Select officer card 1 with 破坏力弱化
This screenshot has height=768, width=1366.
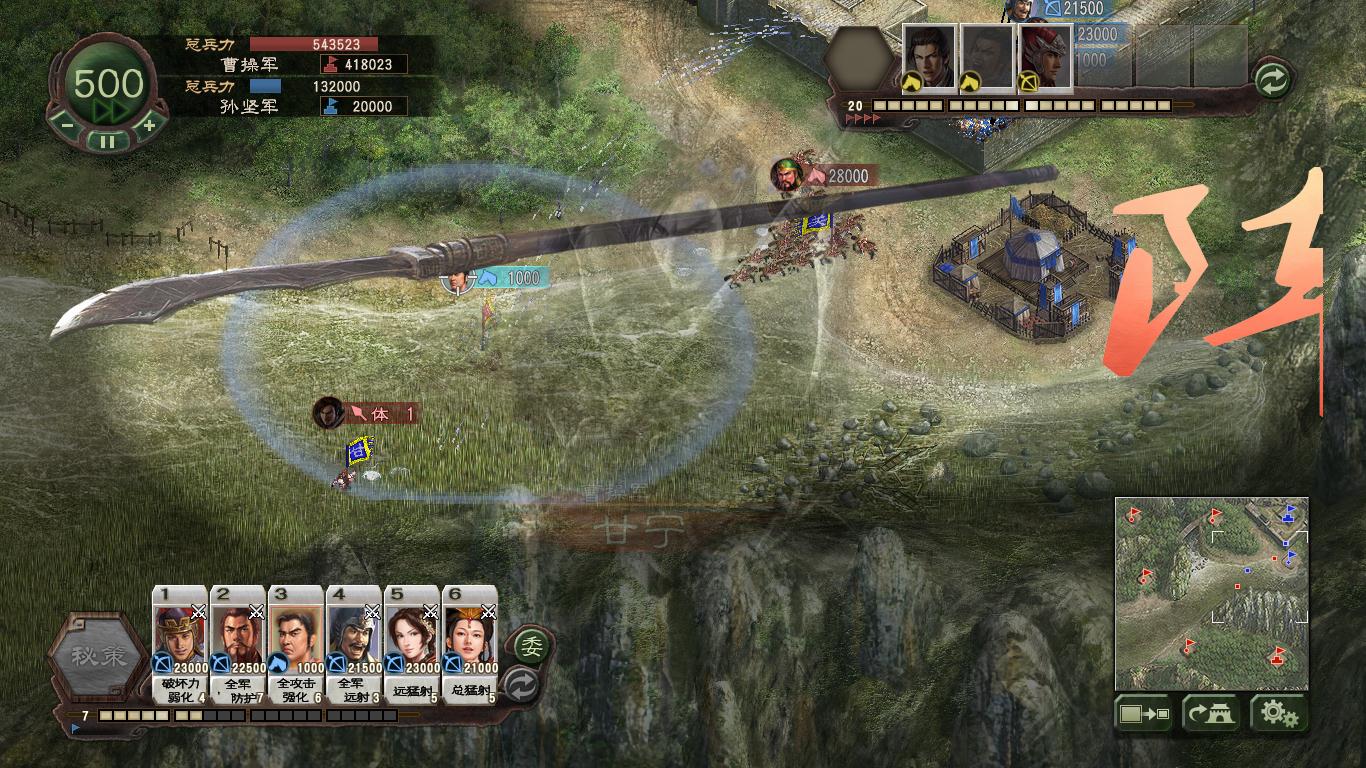tap(180, 645)
